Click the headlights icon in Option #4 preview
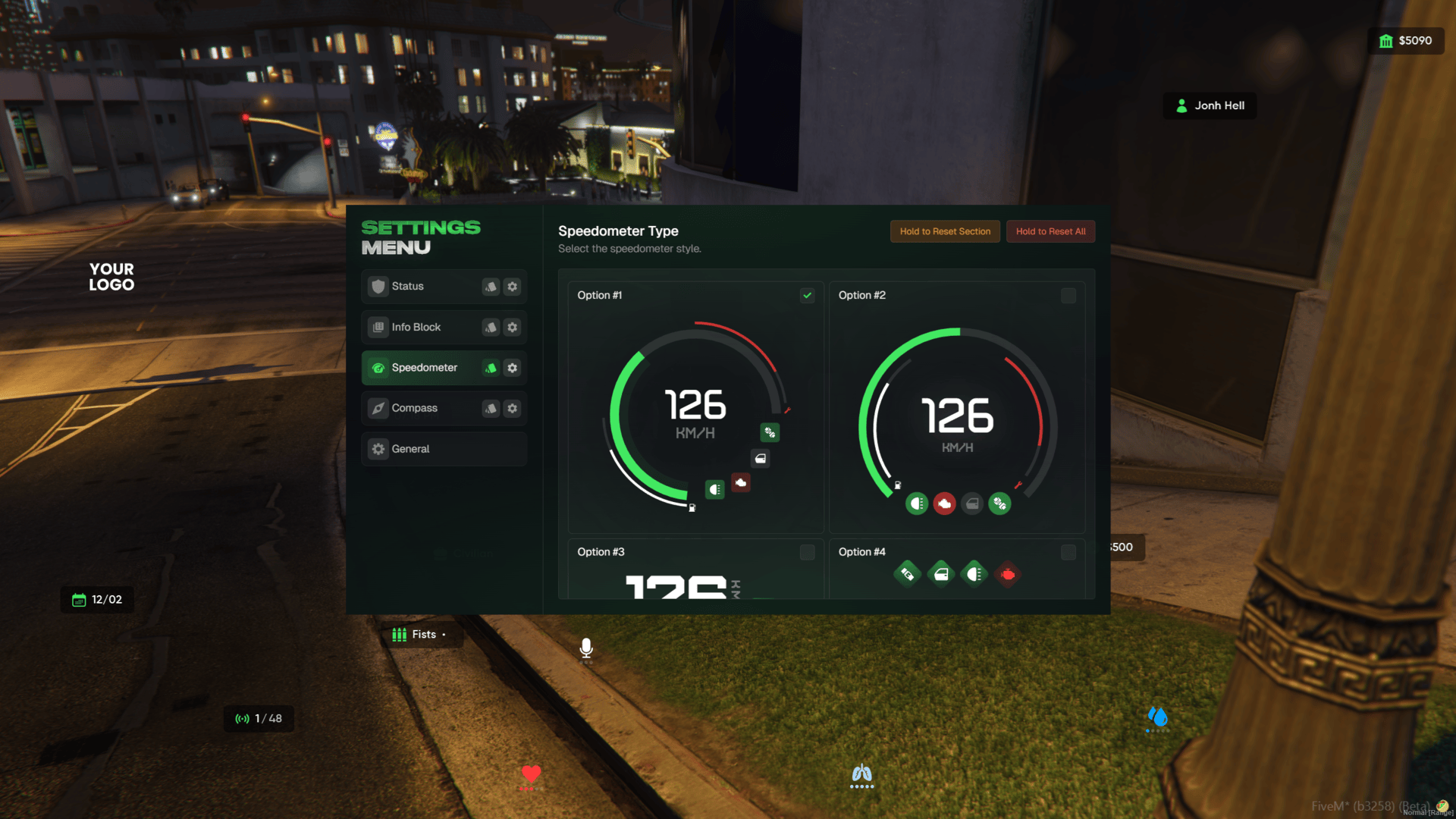Viewport: 1456px width, 819px height. click(x=974, y=574)
